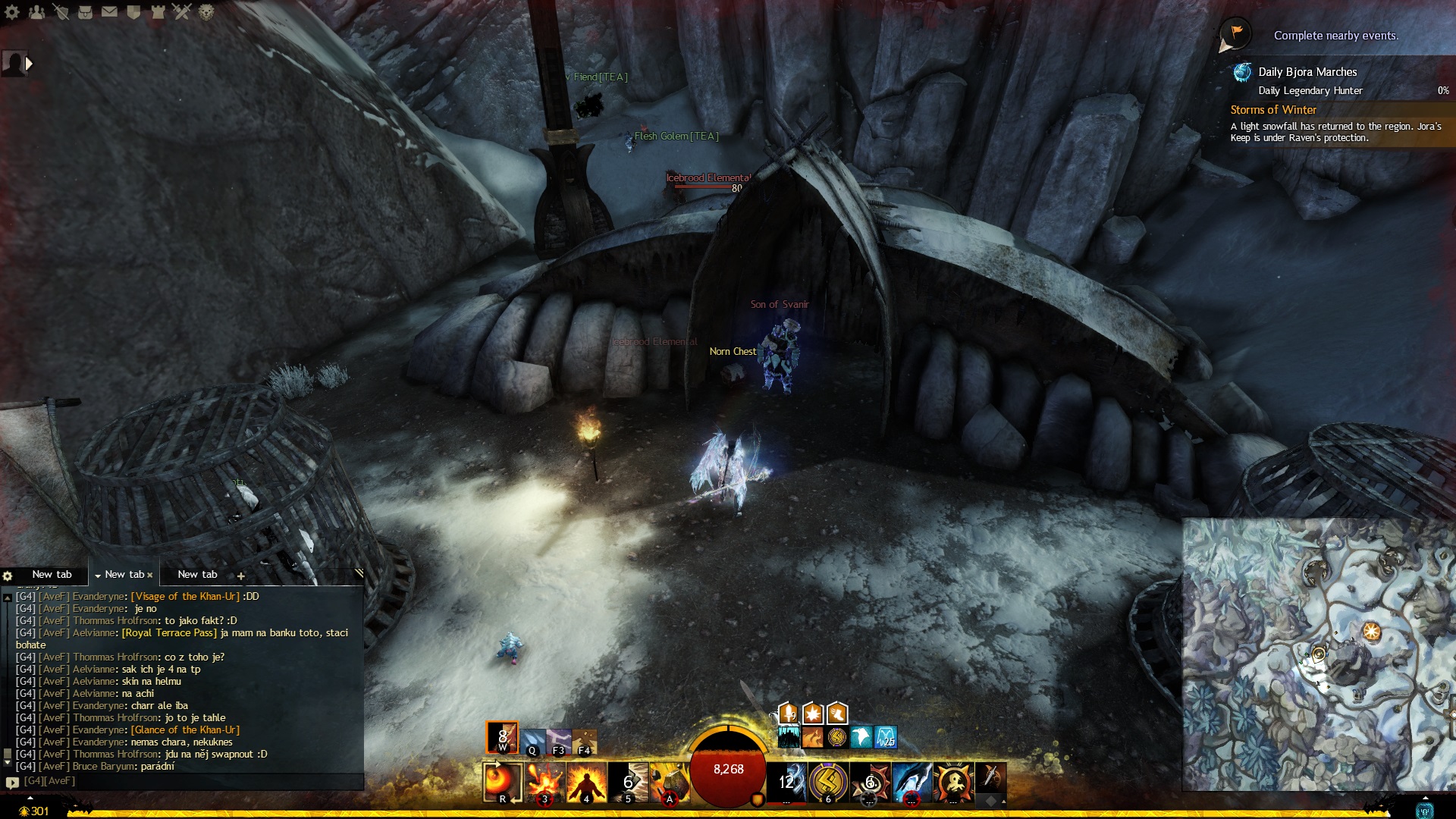Add a new chat tab

pyautogui.click(x=241, y=576)
